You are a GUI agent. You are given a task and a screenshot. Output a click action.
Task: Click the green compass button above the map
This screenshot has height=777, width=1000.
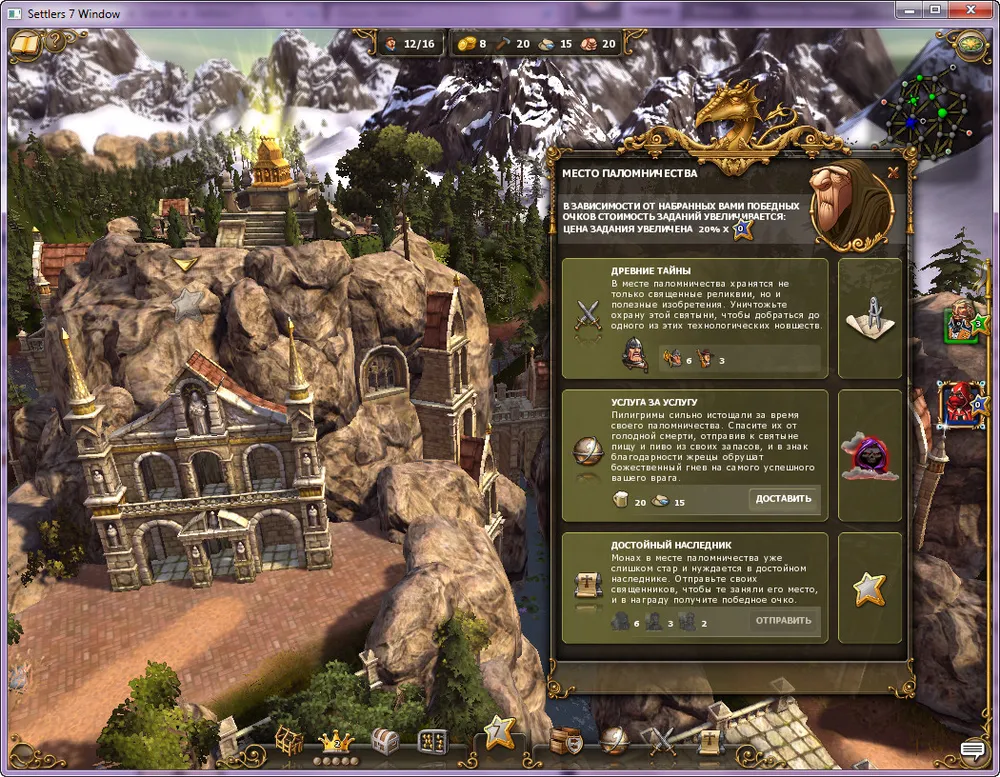(970, 44)
